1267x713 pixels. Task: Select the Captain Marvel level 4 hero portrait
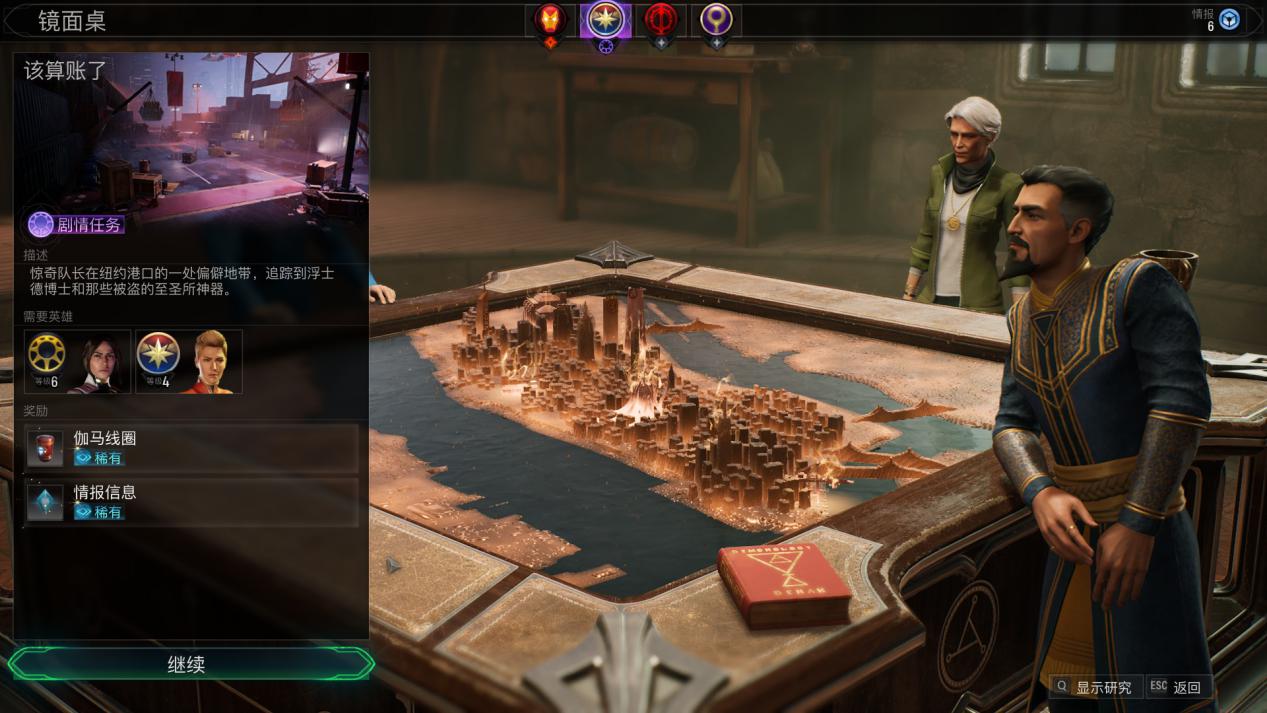click(x=189, y=361)
